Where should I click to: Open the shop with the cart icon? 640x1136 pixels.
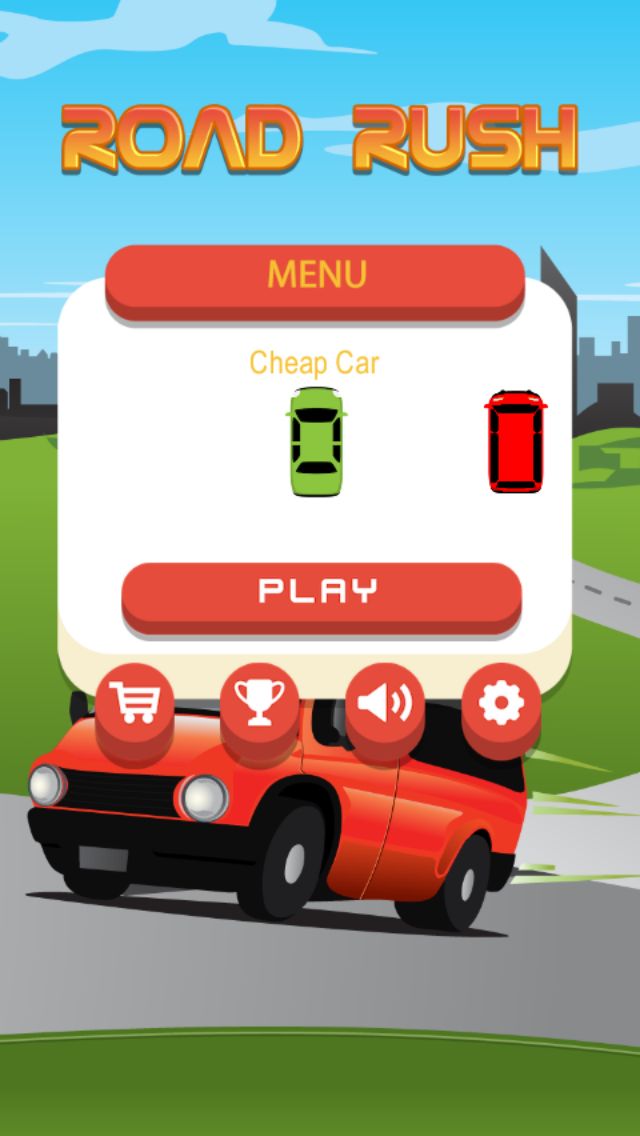point(135,702)
